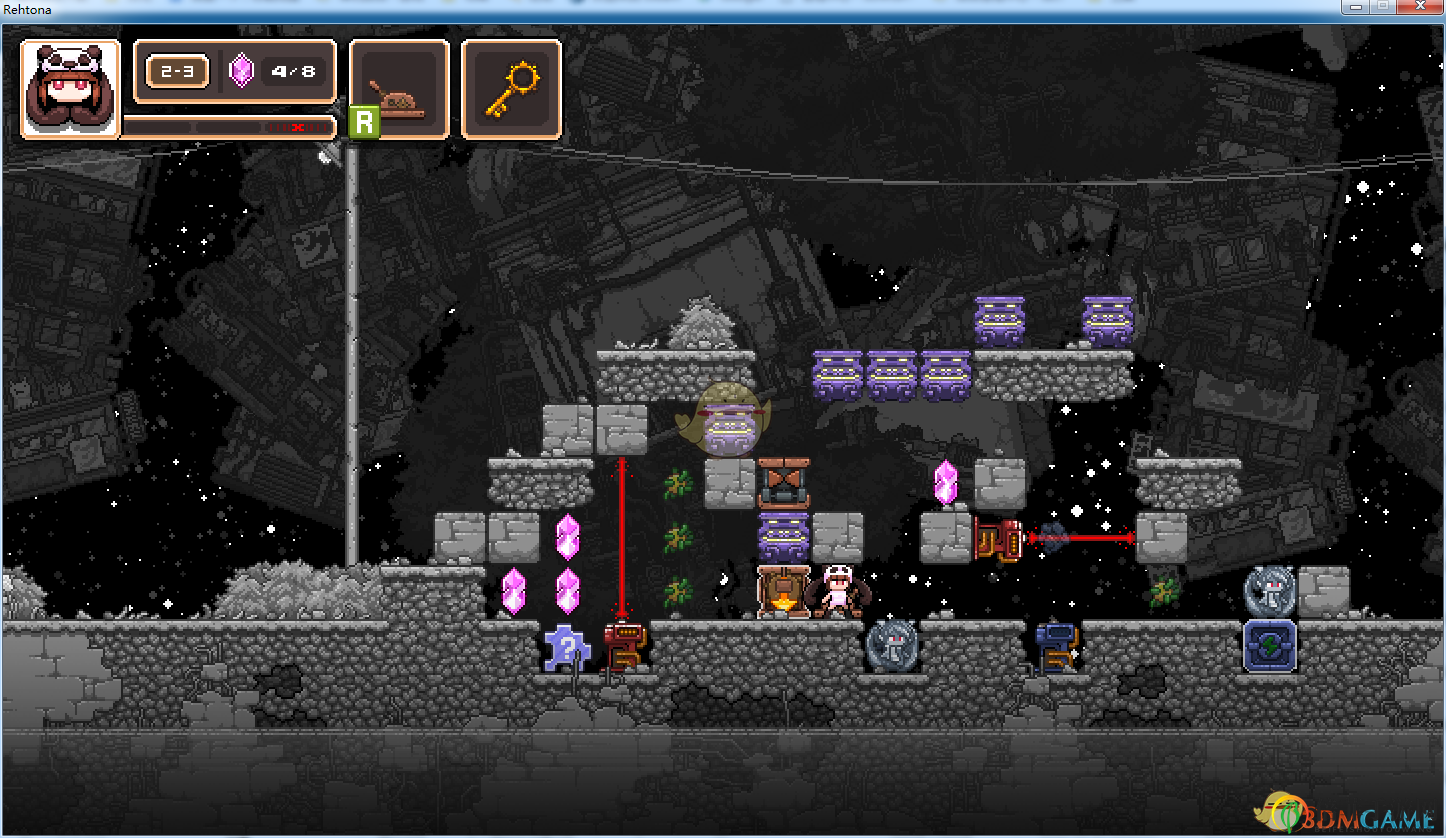Minimize the Rehtona window
Image resolution: width=1446 pixels, height=838 pixels.
point(1355,6)
